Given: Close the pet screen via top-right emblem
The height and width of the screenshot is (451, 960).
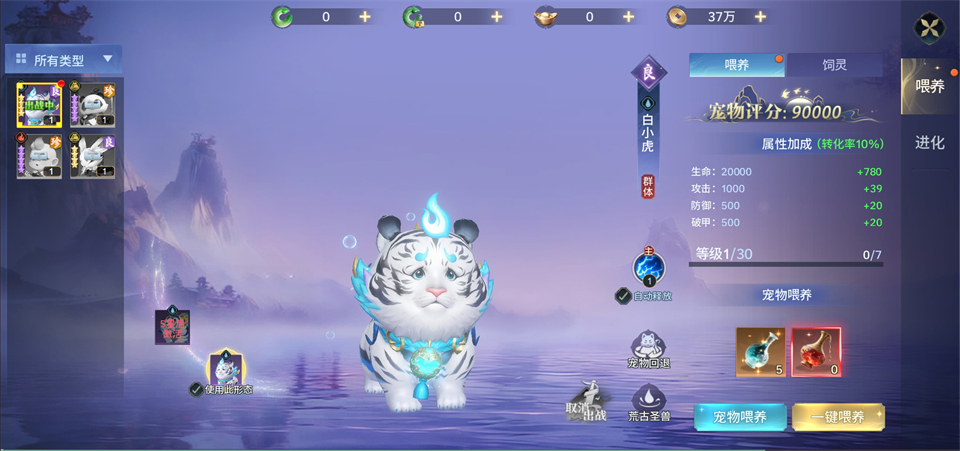Looking at the screenshot, I should click(x=931, y=28).
